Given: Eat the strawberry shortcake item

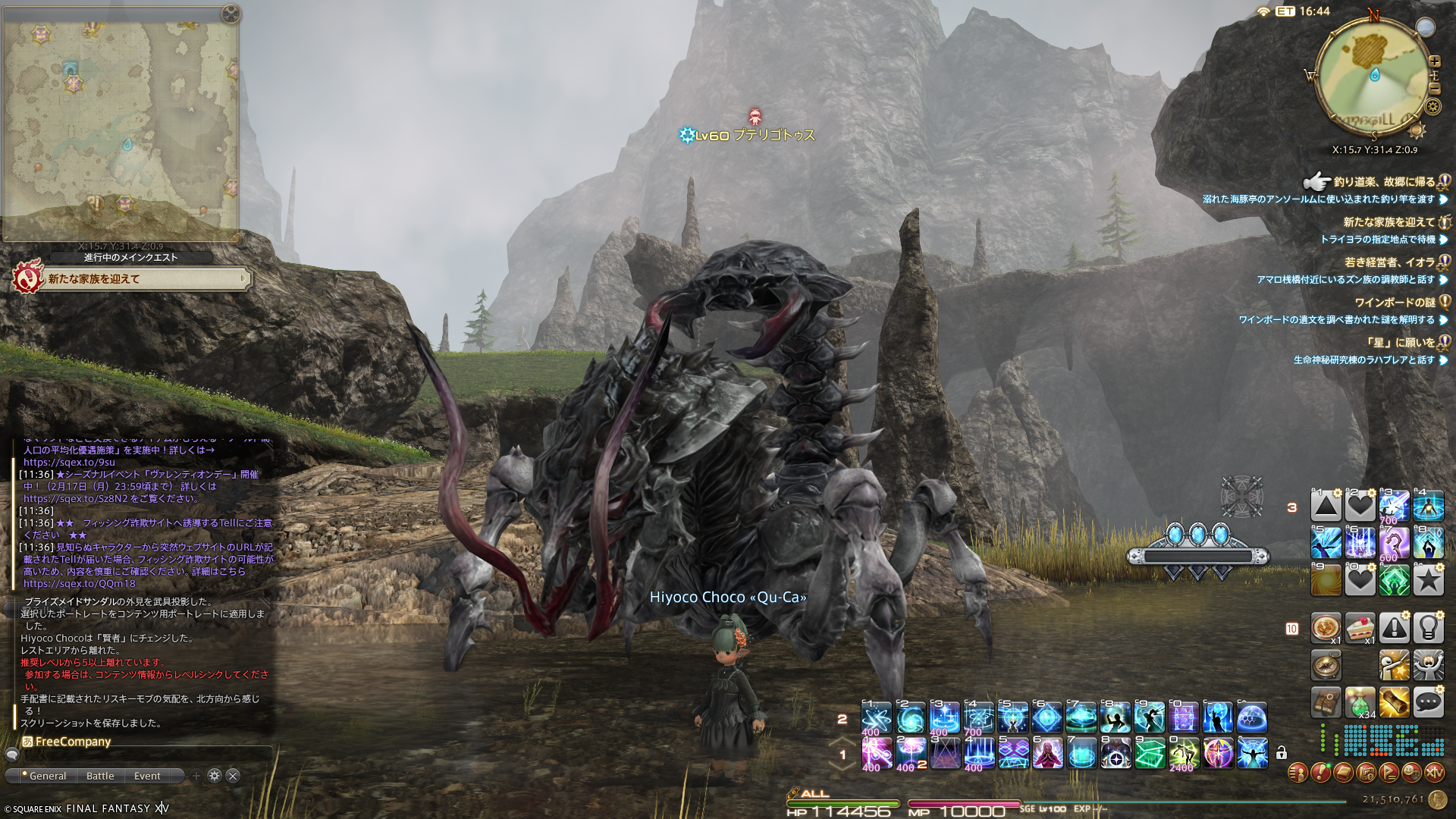Looking at the screenshot, I should (1360, 628).
